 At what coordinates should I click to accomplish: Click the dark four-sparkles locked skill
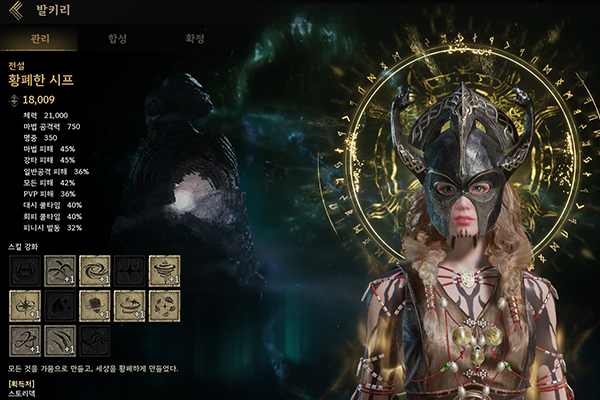(x=130, y=271)
